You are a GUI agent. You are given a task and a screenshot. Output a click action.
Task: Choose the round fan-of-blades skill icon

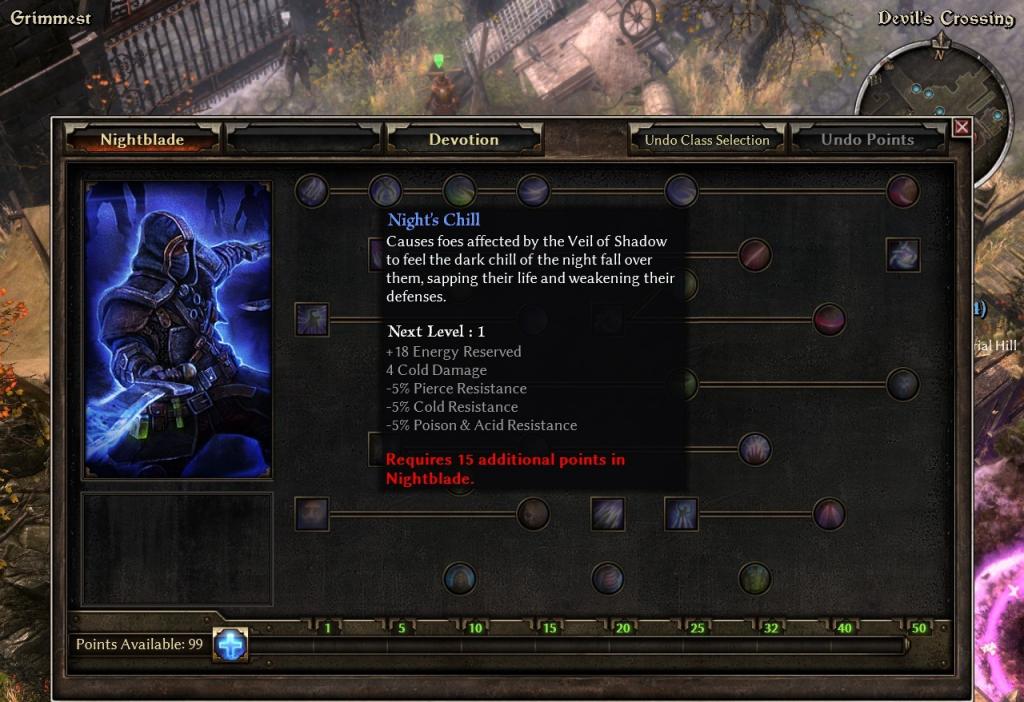[x=755, y=449]
